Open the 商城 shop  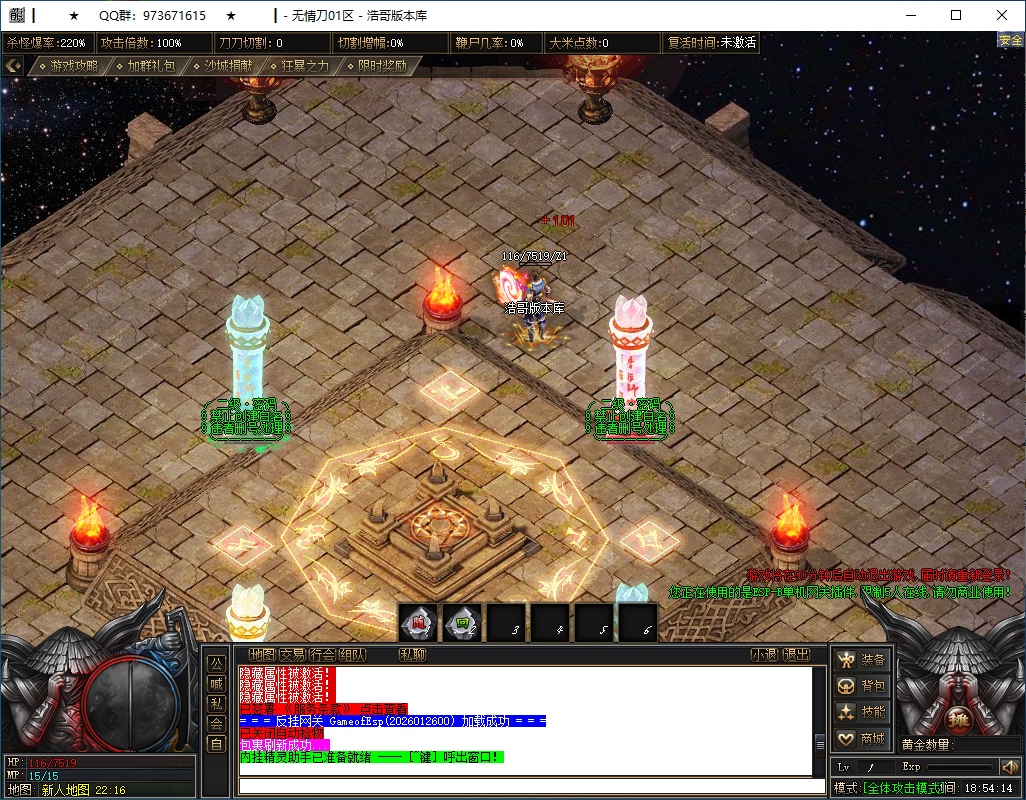tap(862, 739)
